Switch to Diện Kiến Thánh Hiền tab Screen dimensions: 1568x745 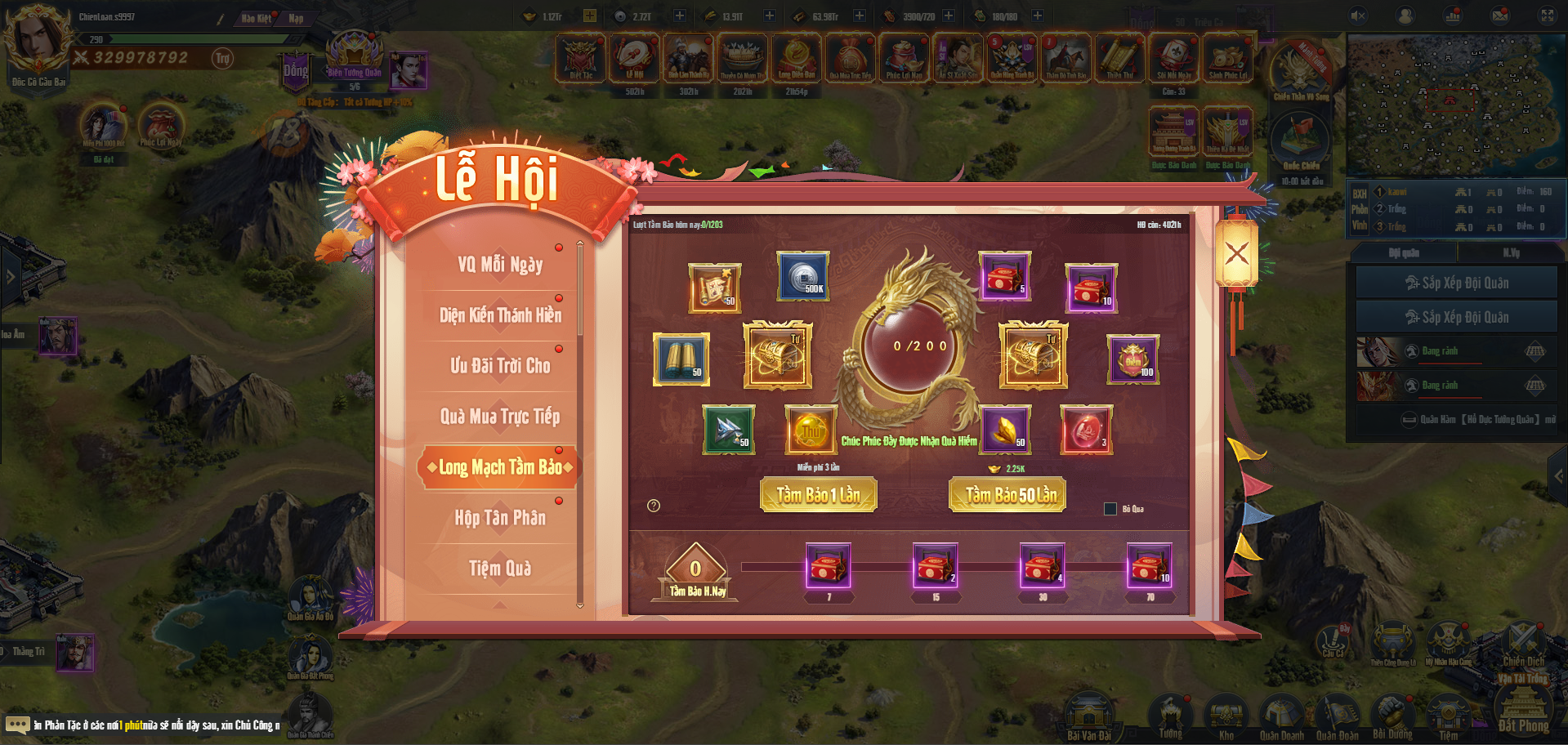pyautogui.click(x=500, y=315)
